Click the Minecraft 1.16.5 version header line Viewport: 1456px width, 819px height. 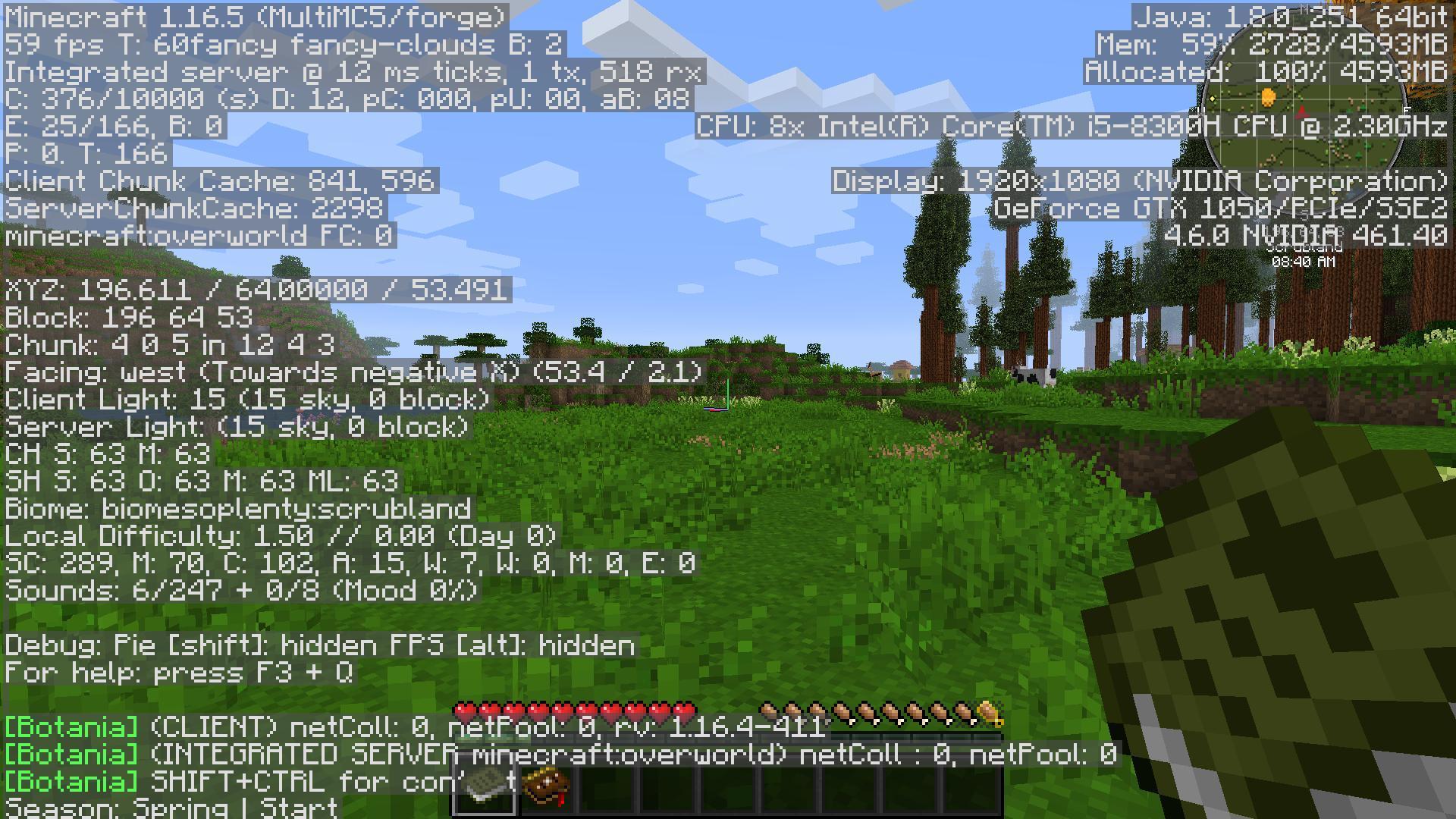tap(254, 17)
